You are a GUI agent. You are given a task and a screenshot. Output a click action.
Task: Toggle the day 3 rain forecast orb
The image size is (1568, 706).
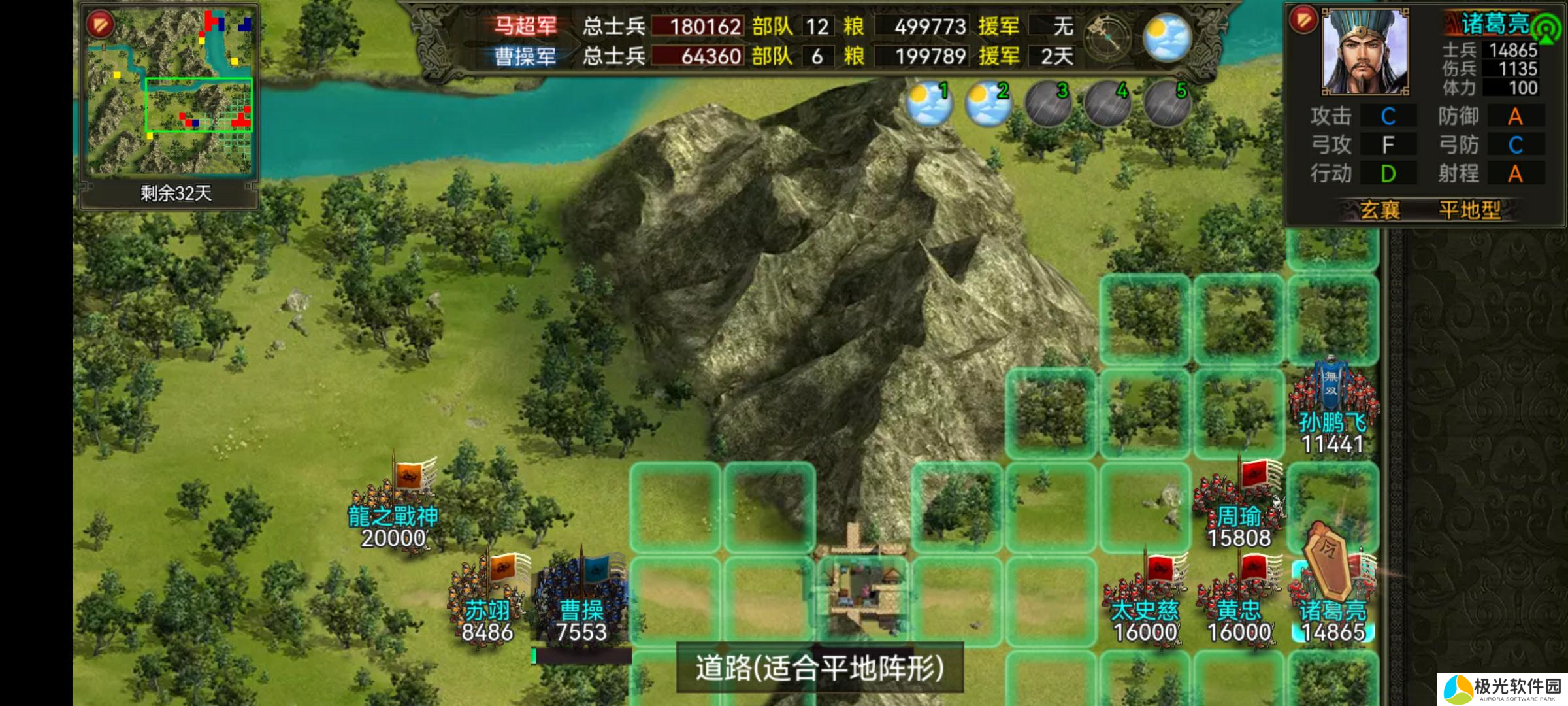pos(1047,101)
